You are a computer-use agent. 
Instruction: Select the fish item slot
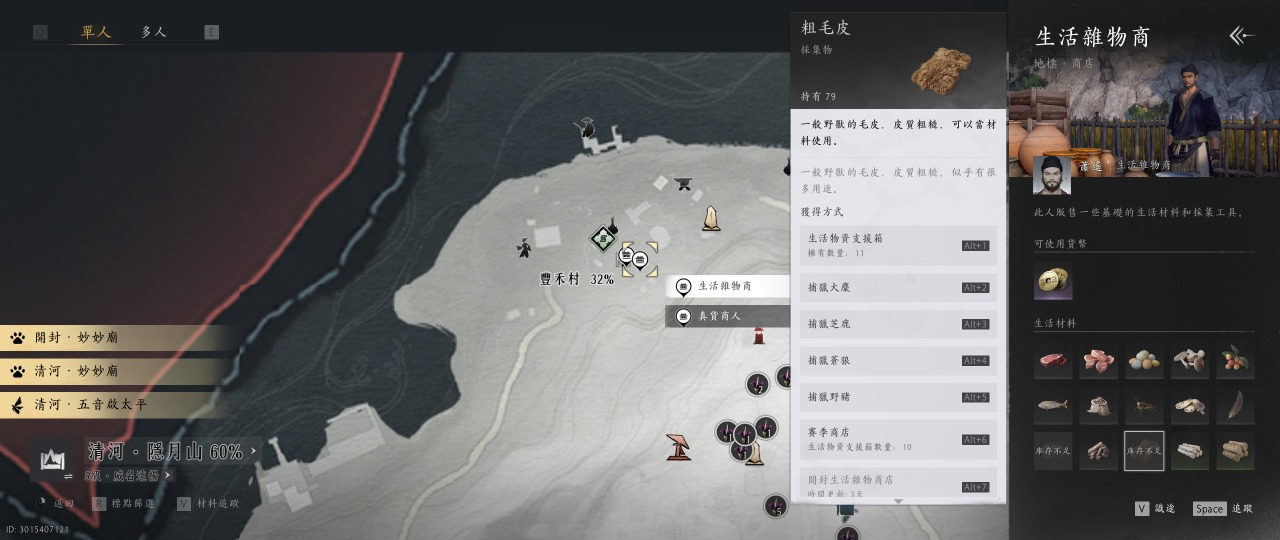[x=1053, y=406]
